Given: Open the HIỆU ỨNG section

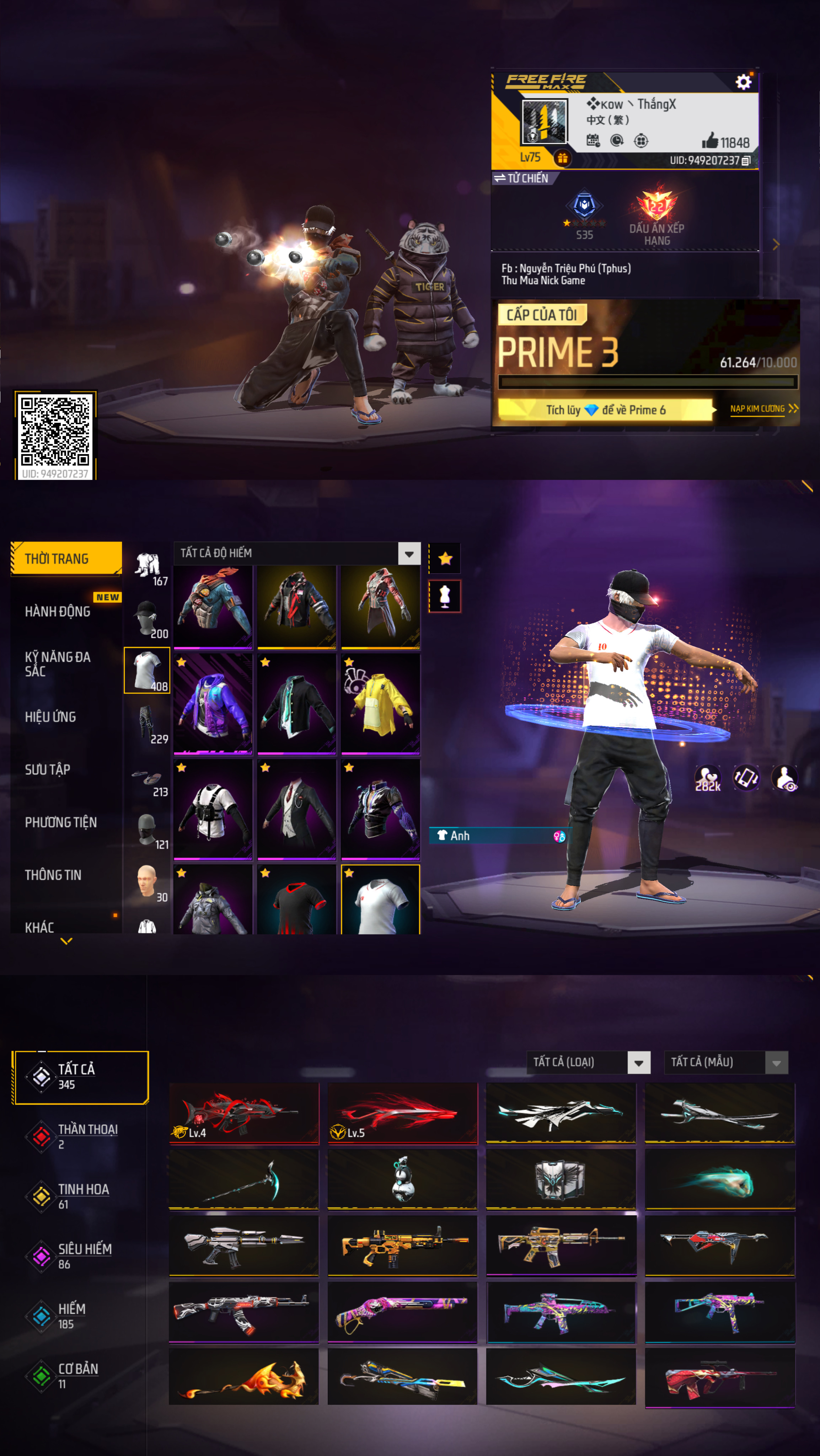Looking at the screenshot, I should coord(50,717).
